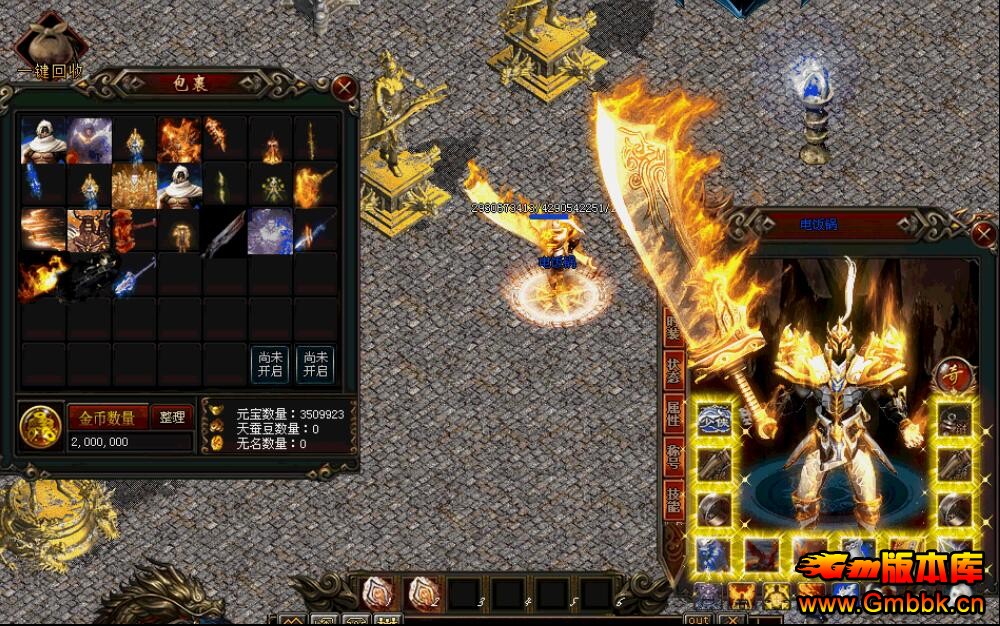Use the item in hotbar slot 1
The height and width of the screenshot is (626, 1000).
click(x=376, y=593)
